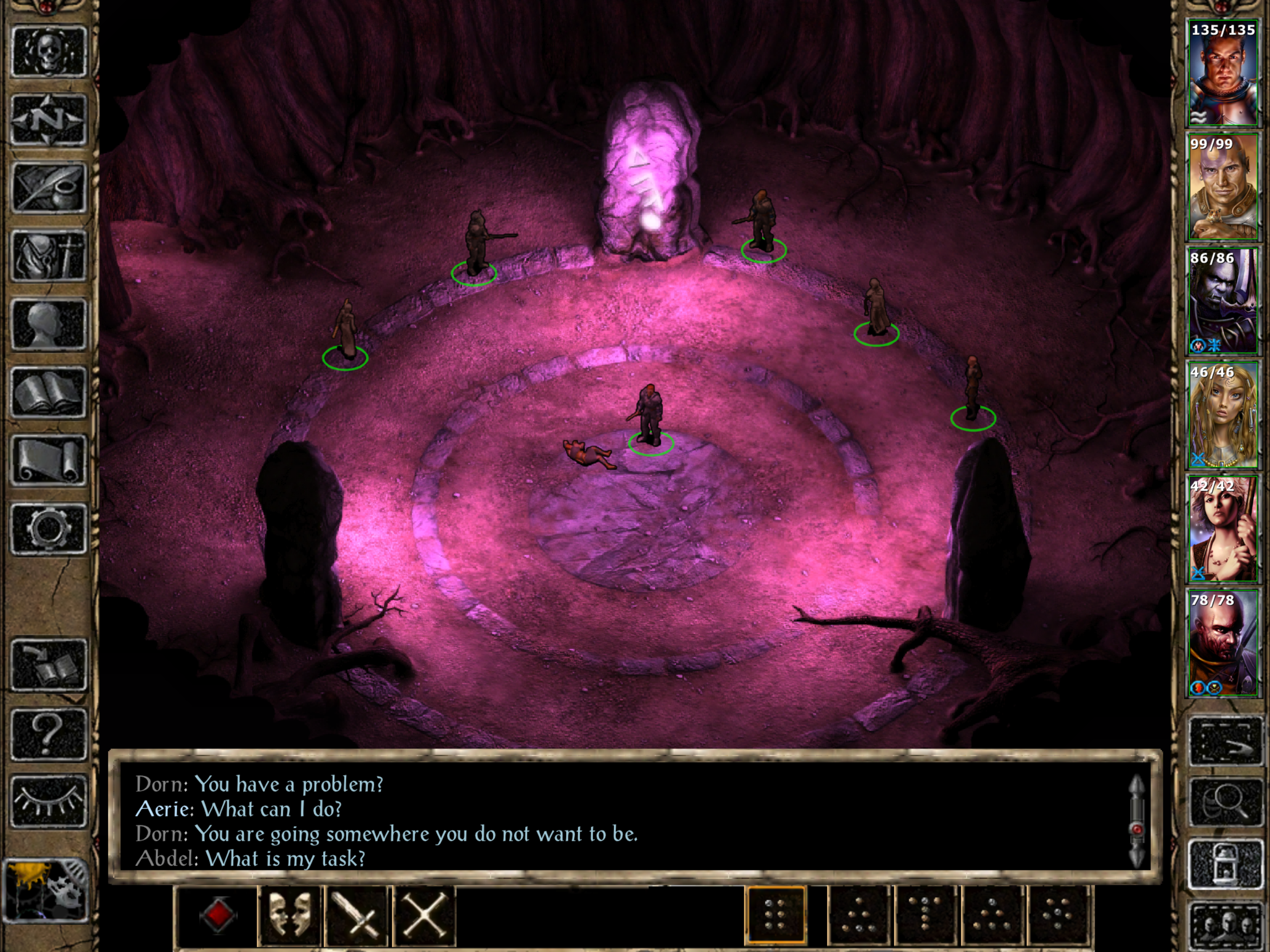The height and width of the screenshot is (952, 1270).
Task: Open the inventory screen with the armor and sword icon
Action: tap(49, 256)
